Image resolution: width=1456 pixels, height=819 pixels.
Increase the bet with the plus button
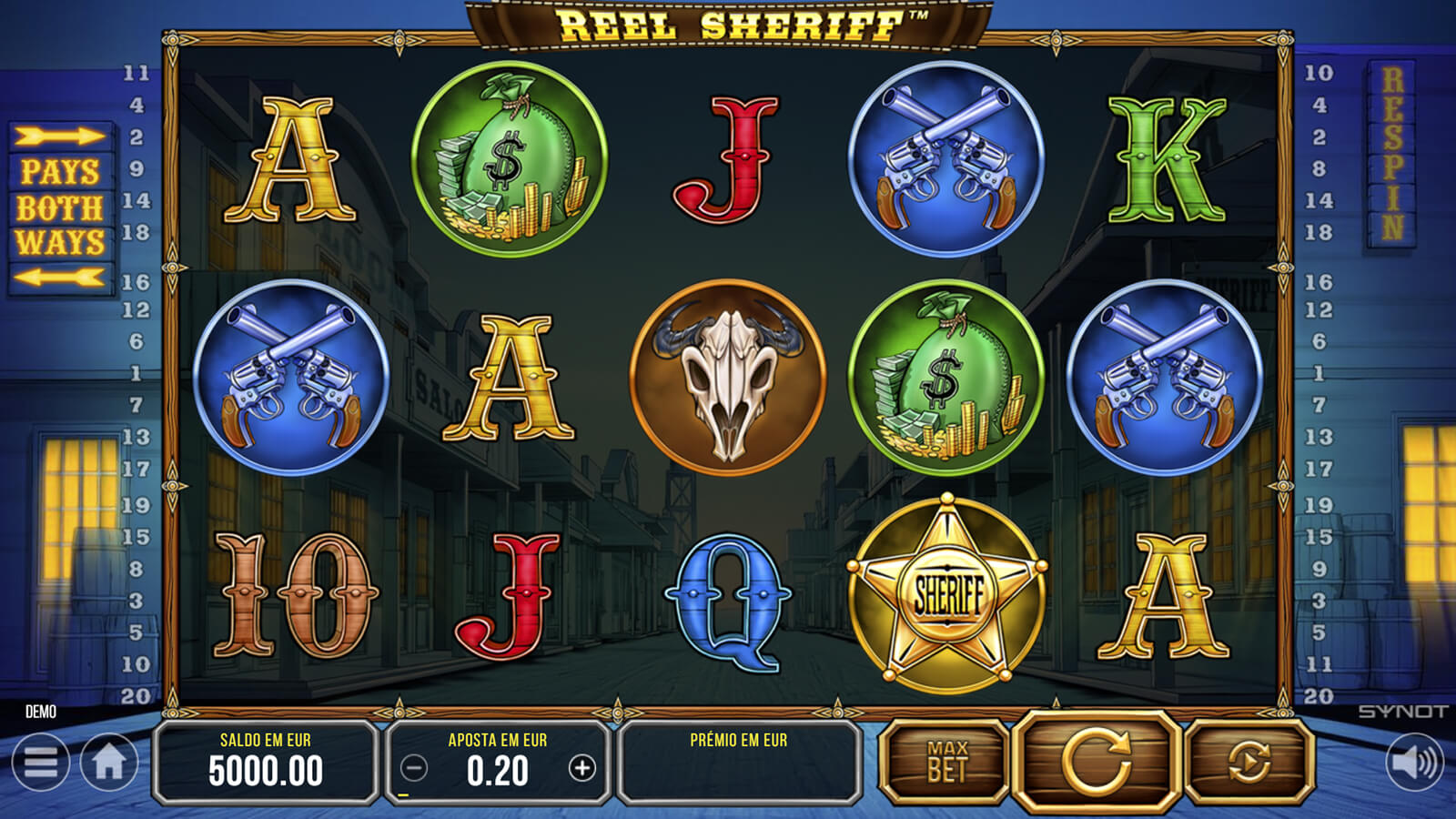581,769
